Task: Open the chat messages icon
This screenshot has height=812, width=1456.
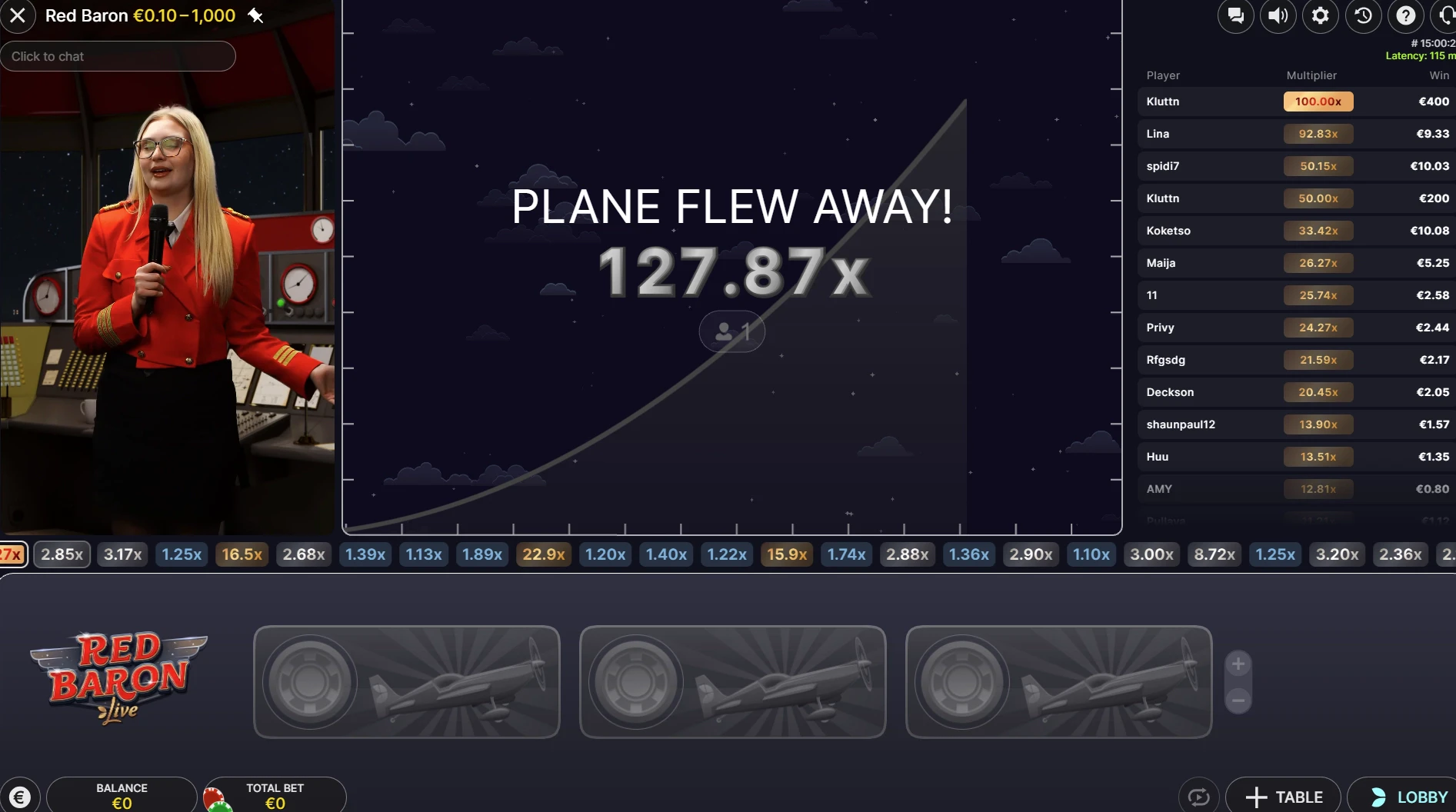Action: [1236, 15]
